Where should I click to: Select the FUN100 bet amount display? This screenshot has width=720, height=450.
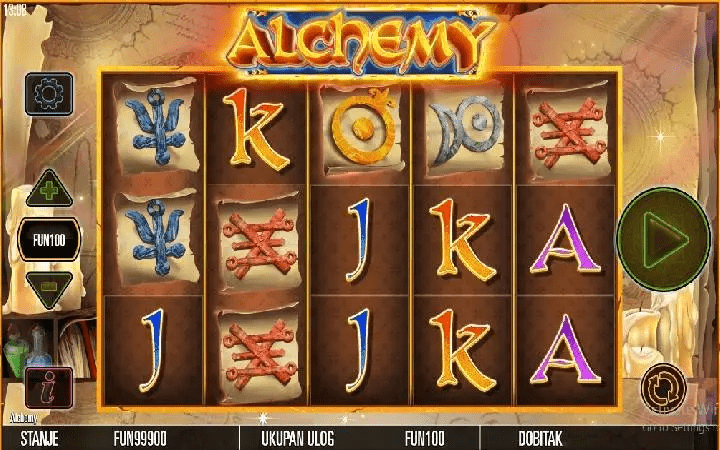coord(47,240)
